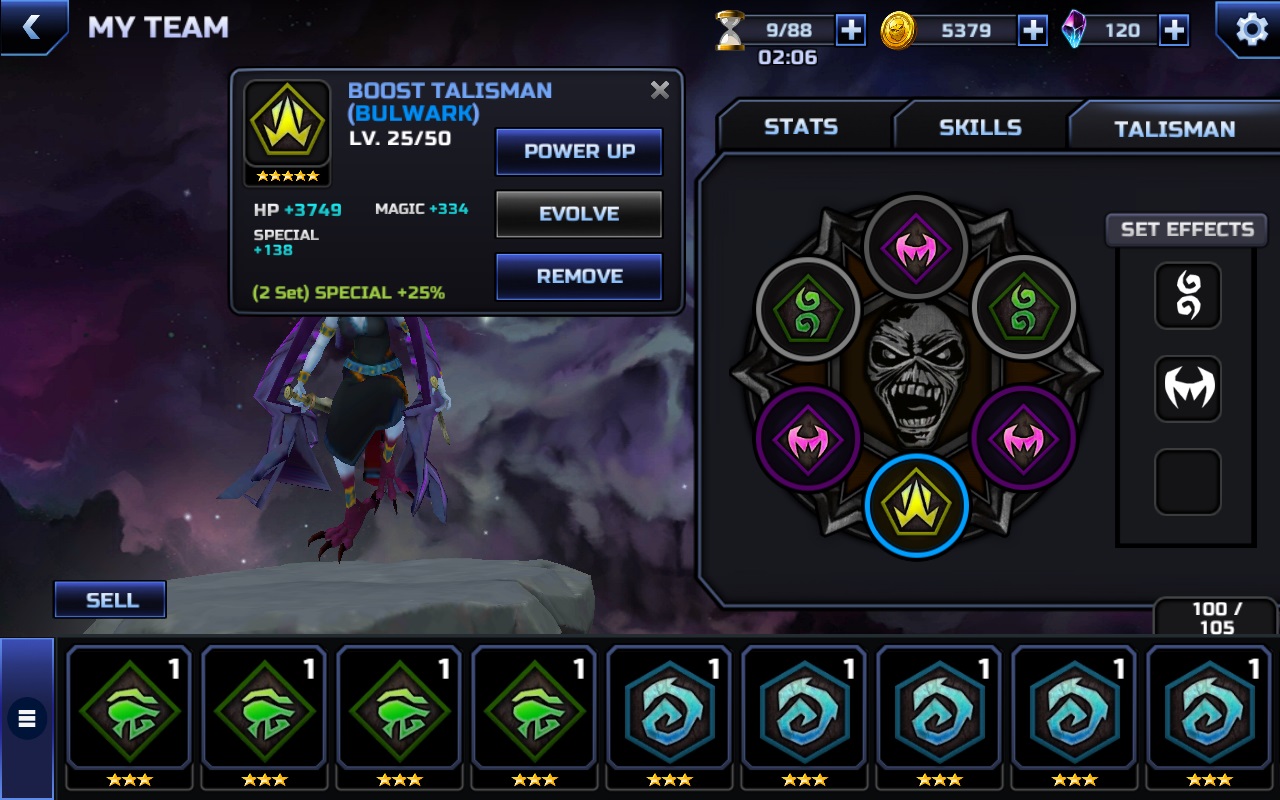Open the Talisman tab
This screenshot has height=800, width=1280.
(x=1174, y=128)
